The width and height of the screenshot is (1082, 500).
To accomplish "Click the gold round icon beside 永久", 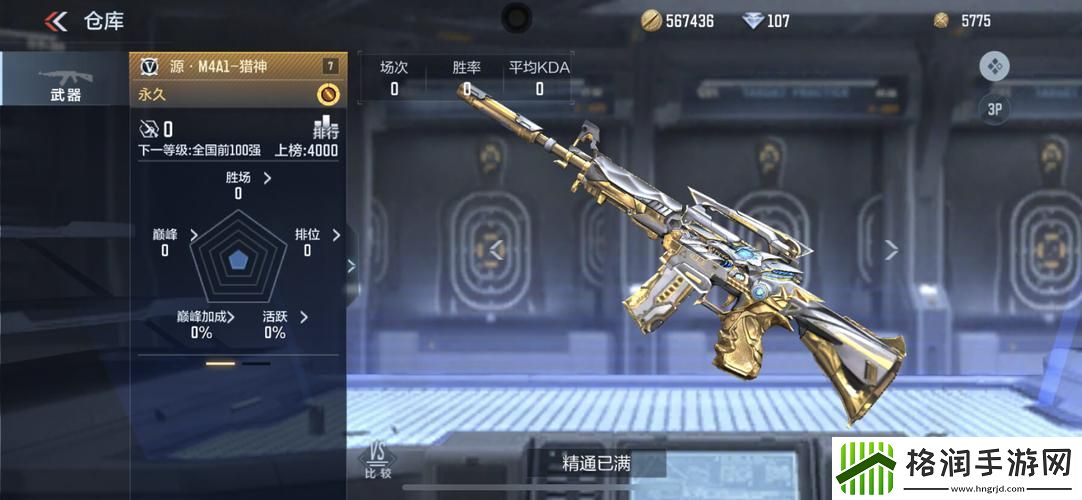I will (327, 94).
